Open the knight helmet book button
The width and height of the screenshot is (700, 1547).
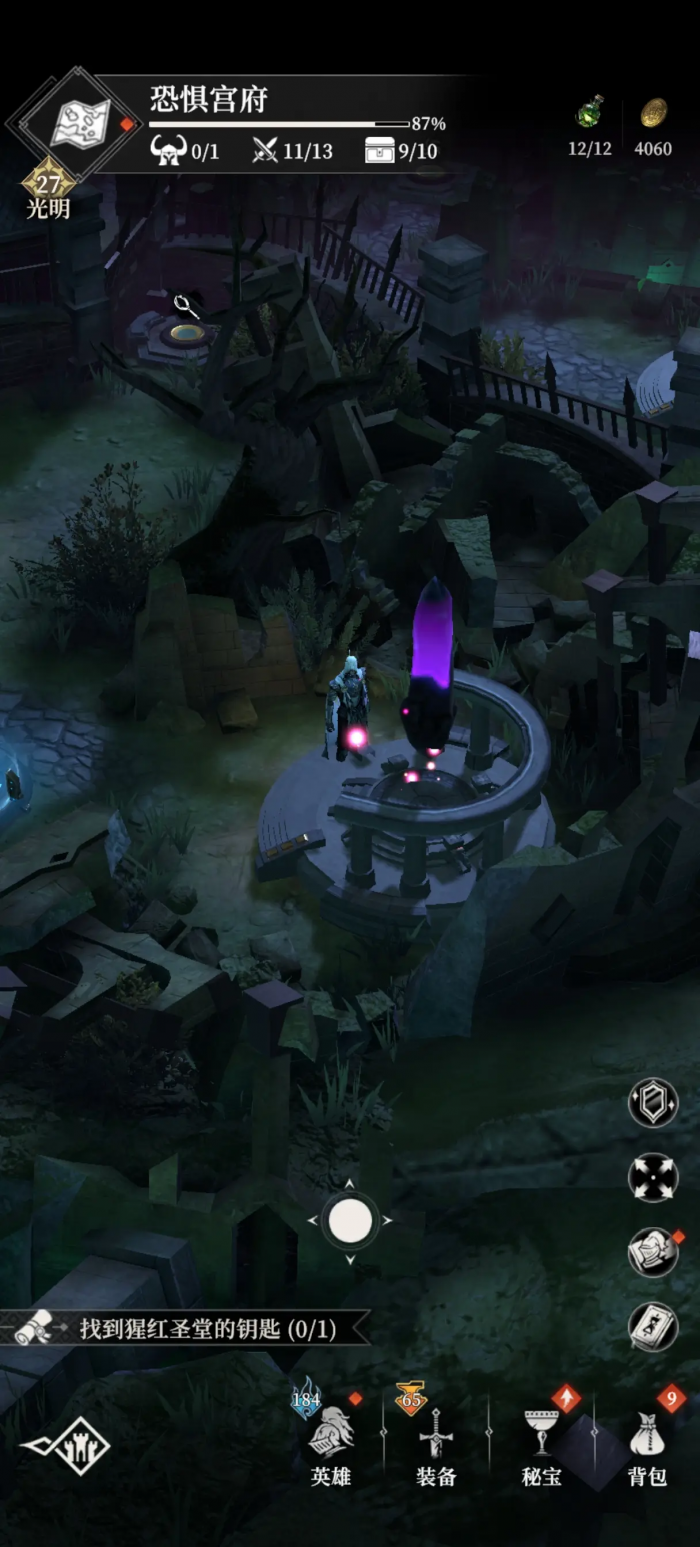(x=653, y=1252)
